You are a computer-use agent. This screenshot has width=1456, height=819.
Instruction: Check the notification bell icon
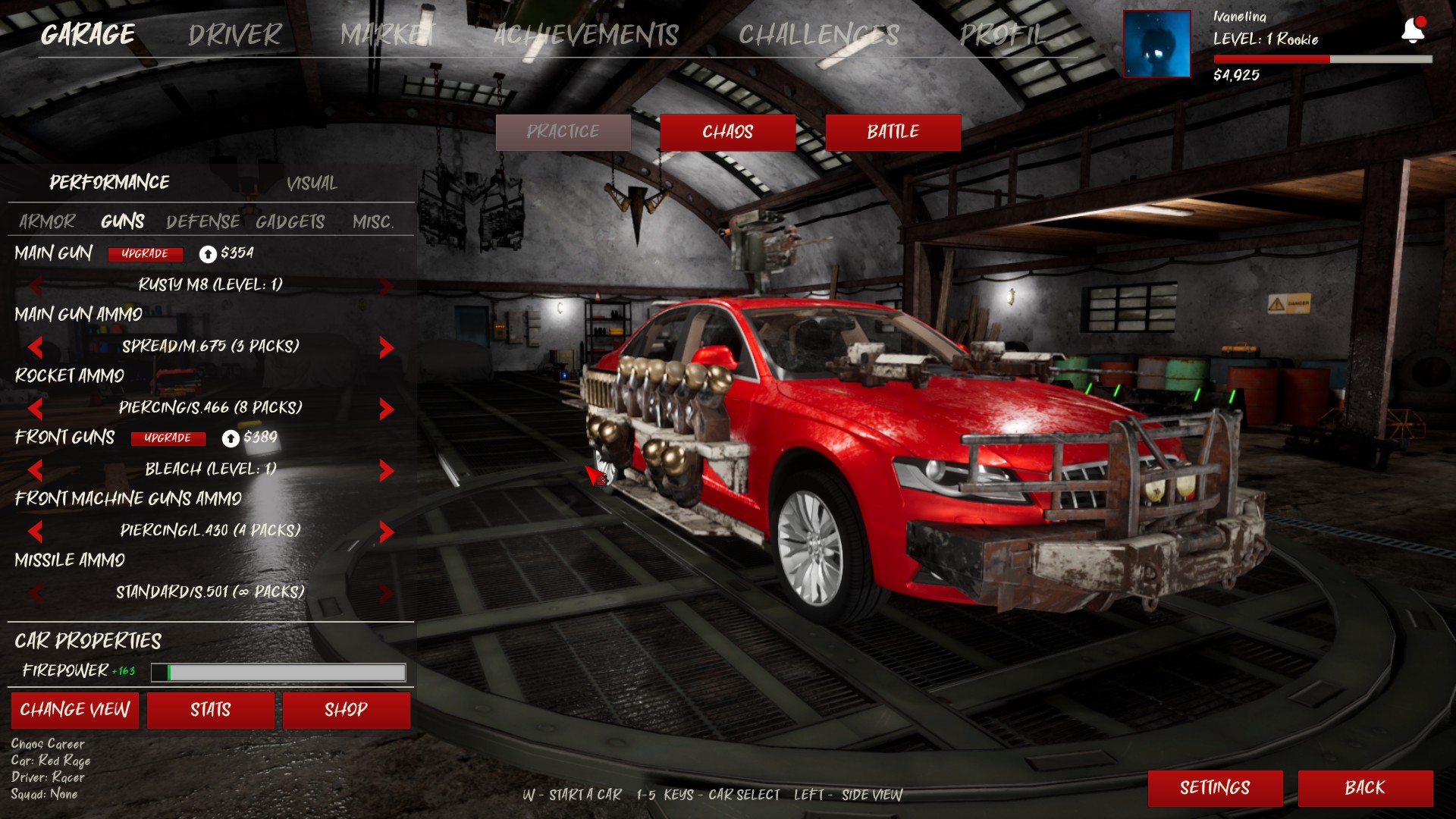[1412, 30]
